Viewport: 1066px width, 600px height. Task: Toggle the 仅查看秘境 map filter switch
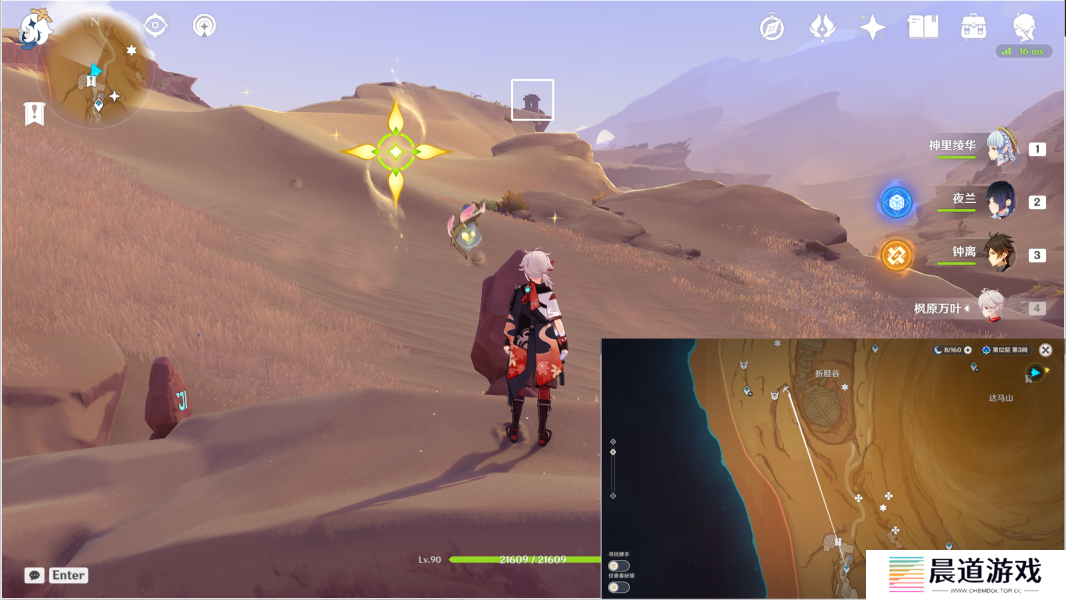coord(619,587)
